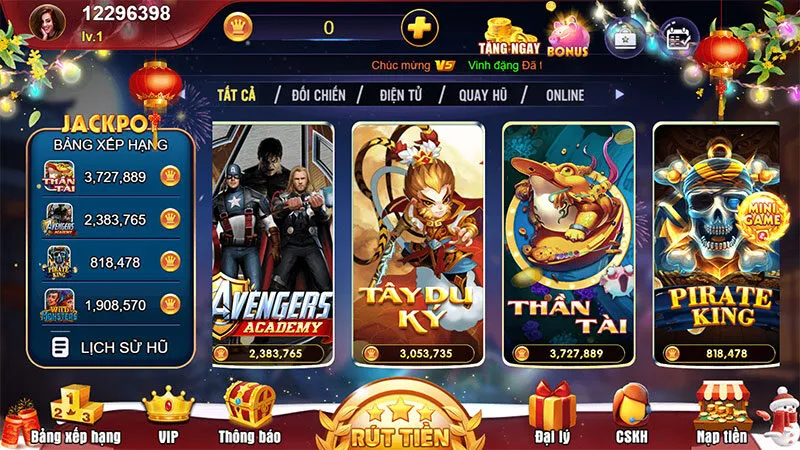The height and width of the screenshot is (450, 800).
Task: Open the VIP crown menu
Action: (168, 415)
